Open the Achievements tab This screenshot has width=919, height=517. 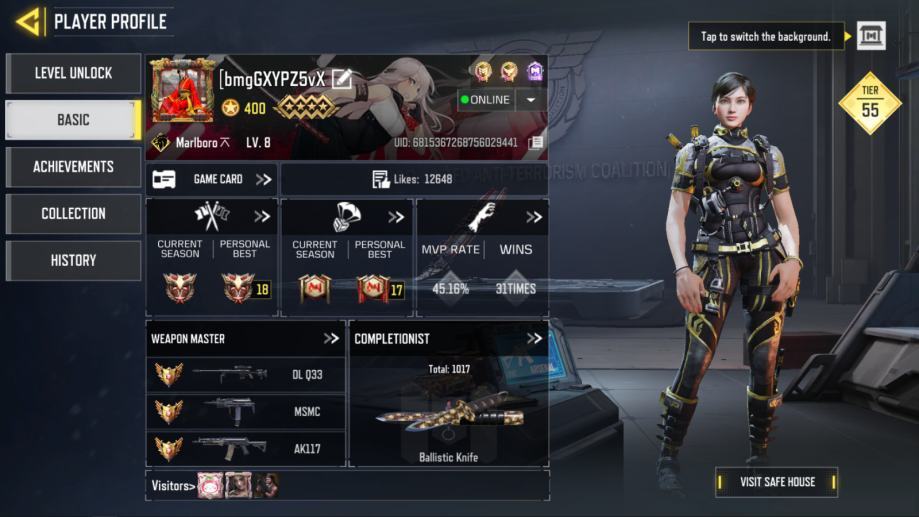[x=73, y=167]
